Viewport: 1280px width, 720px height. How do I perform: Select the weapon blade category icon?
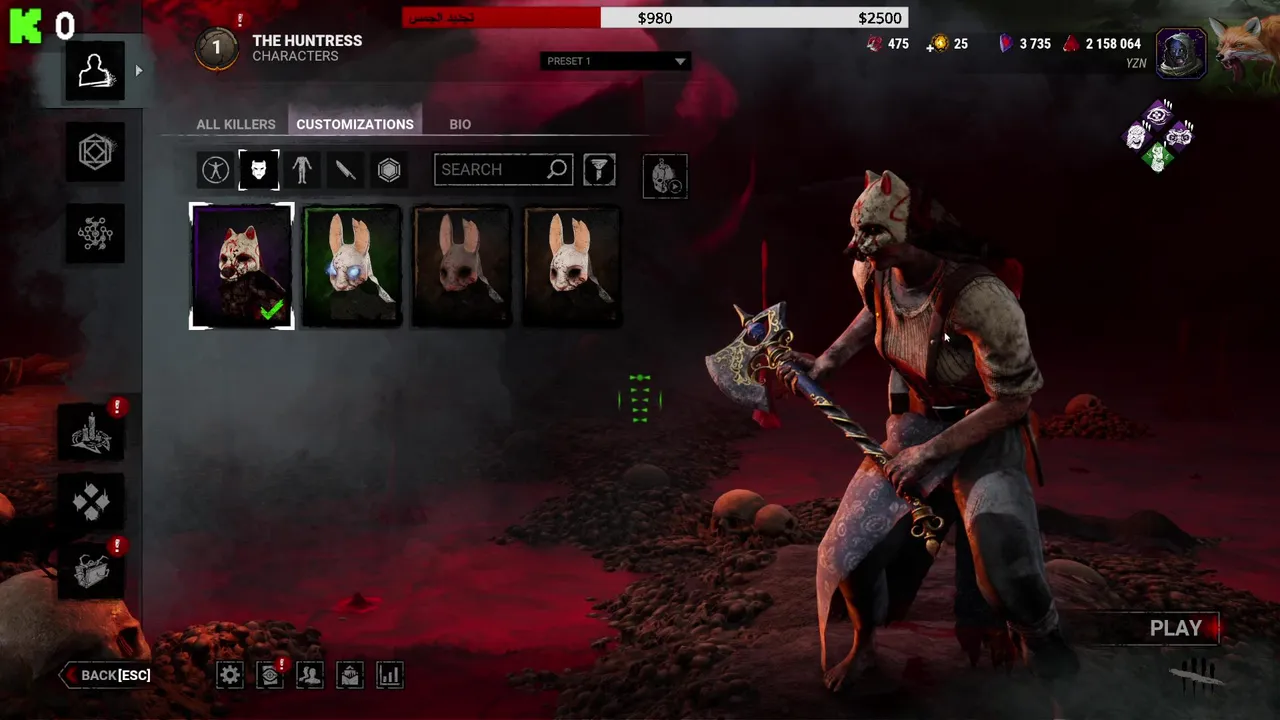(345, 170)
